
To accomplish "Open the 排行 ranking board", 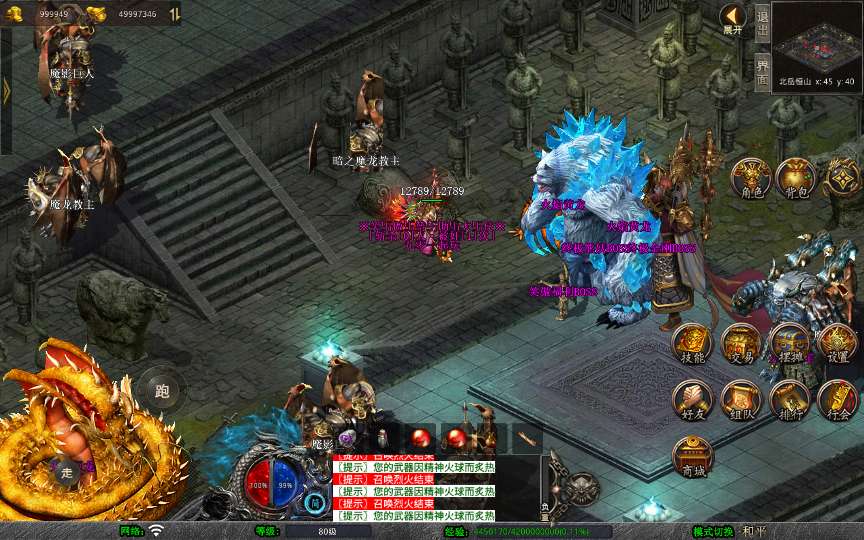I will (x=789, y=399).
